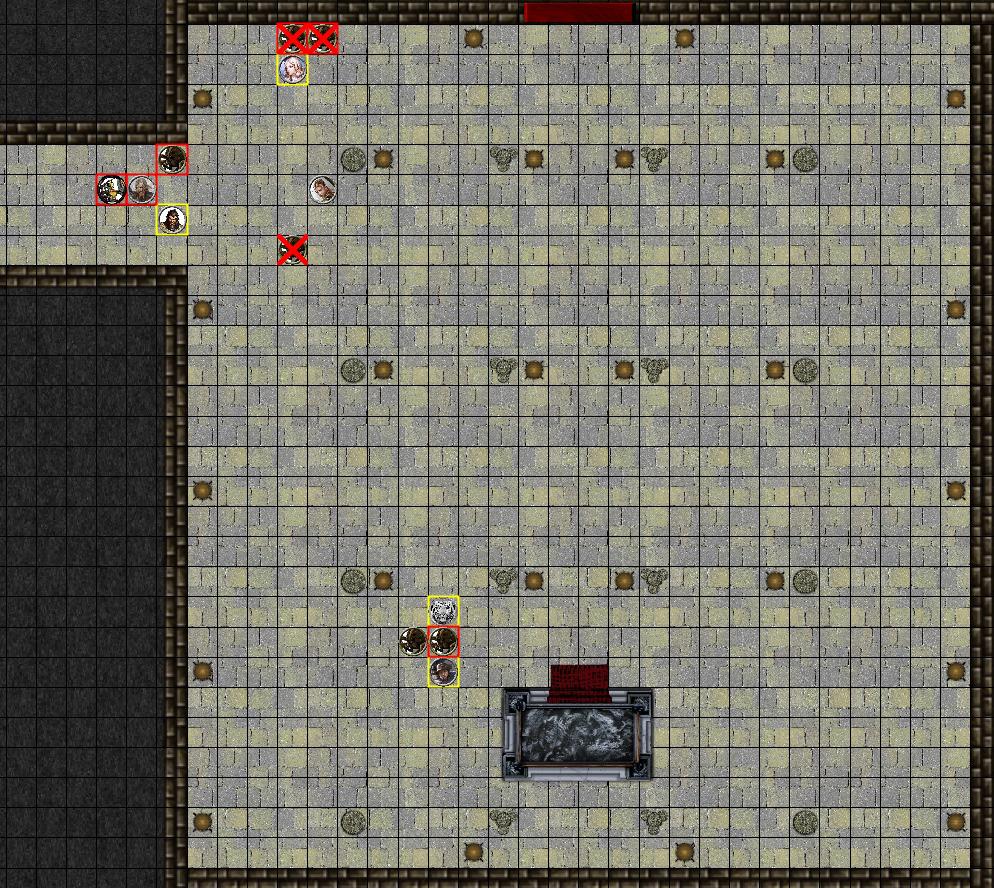Choose the dark-haired bearded man token
The height and width of the screenshot is (888, 994).
[x=173, y=219]
